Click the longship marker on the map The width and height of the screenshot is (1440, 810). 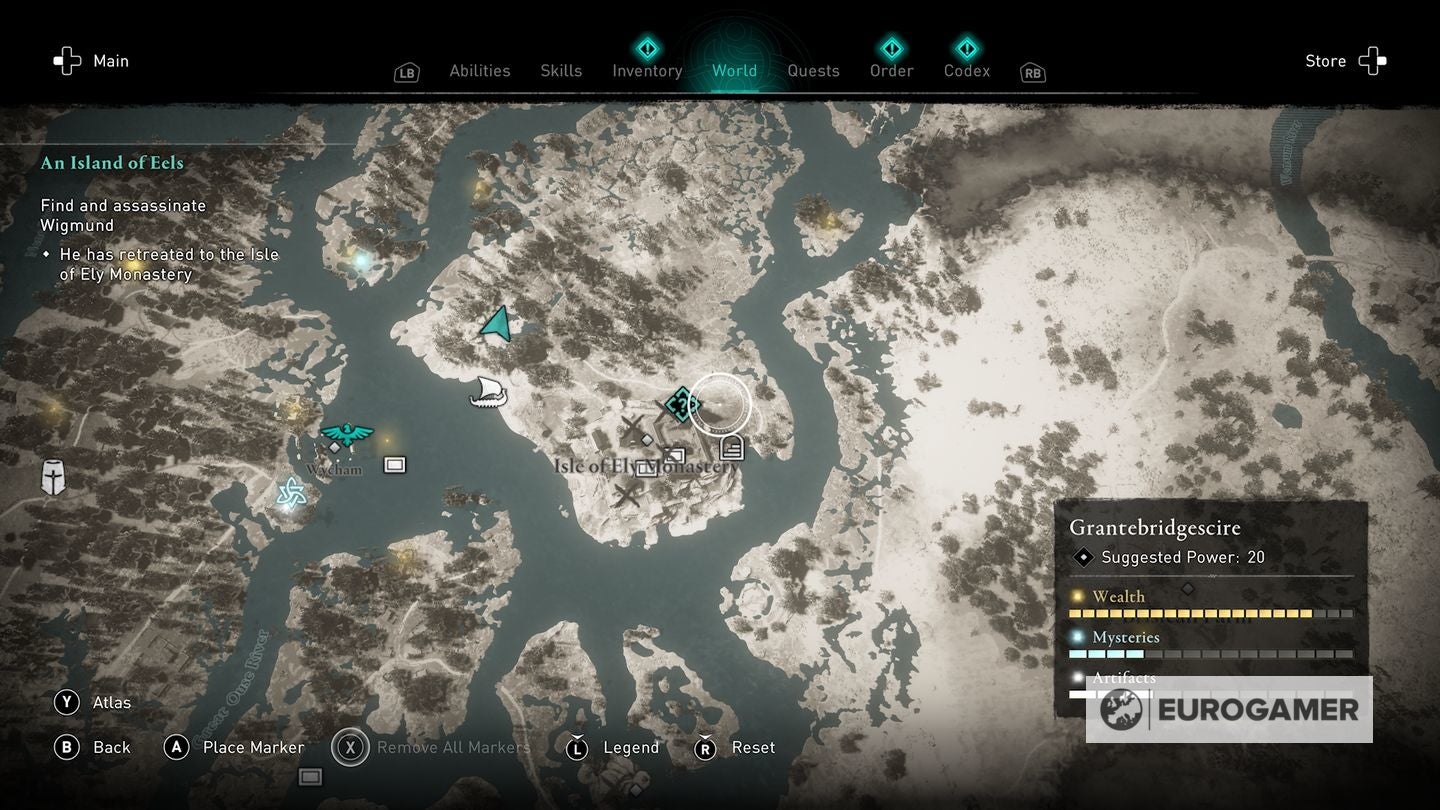click(x=488, y=391)
